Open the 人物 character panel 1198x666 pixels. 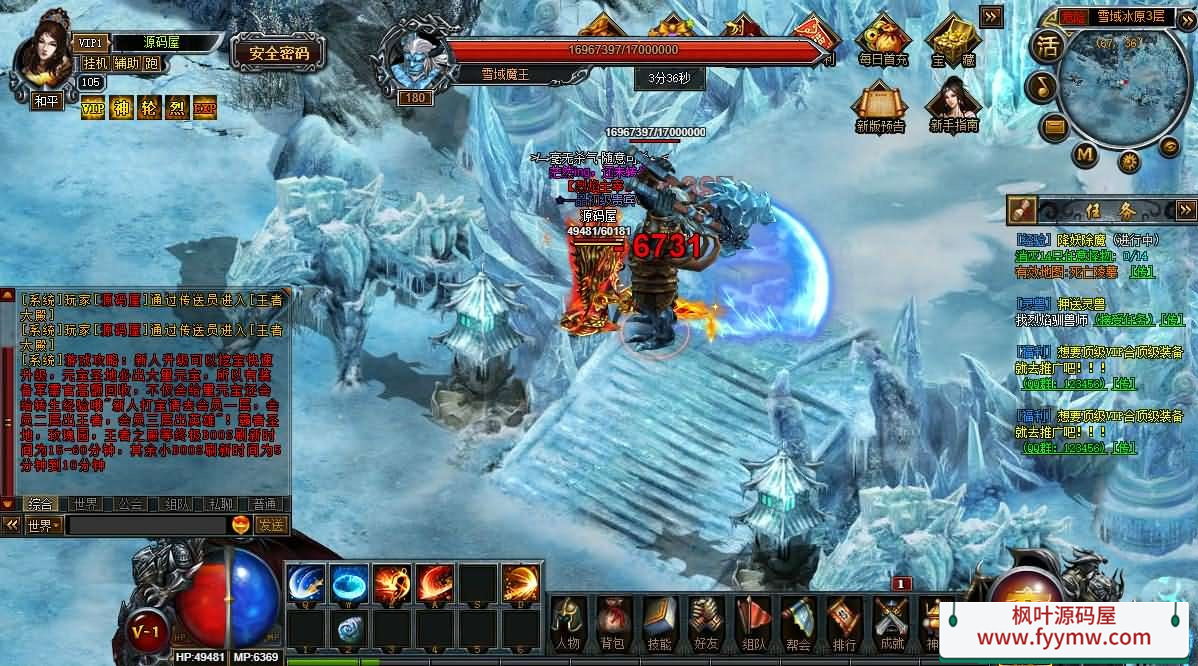click(x=568, y=621)
